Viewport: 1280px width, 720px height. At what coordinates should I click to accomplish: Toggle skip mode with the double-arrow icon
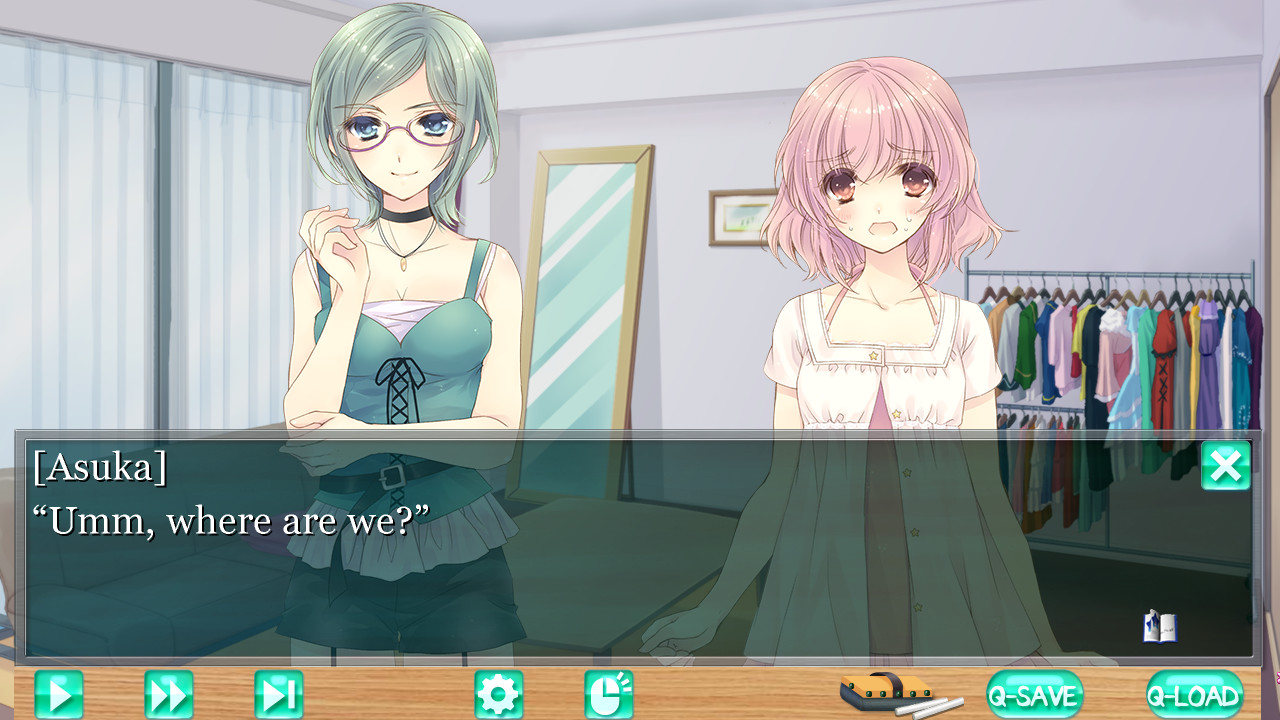click(168, 692)
